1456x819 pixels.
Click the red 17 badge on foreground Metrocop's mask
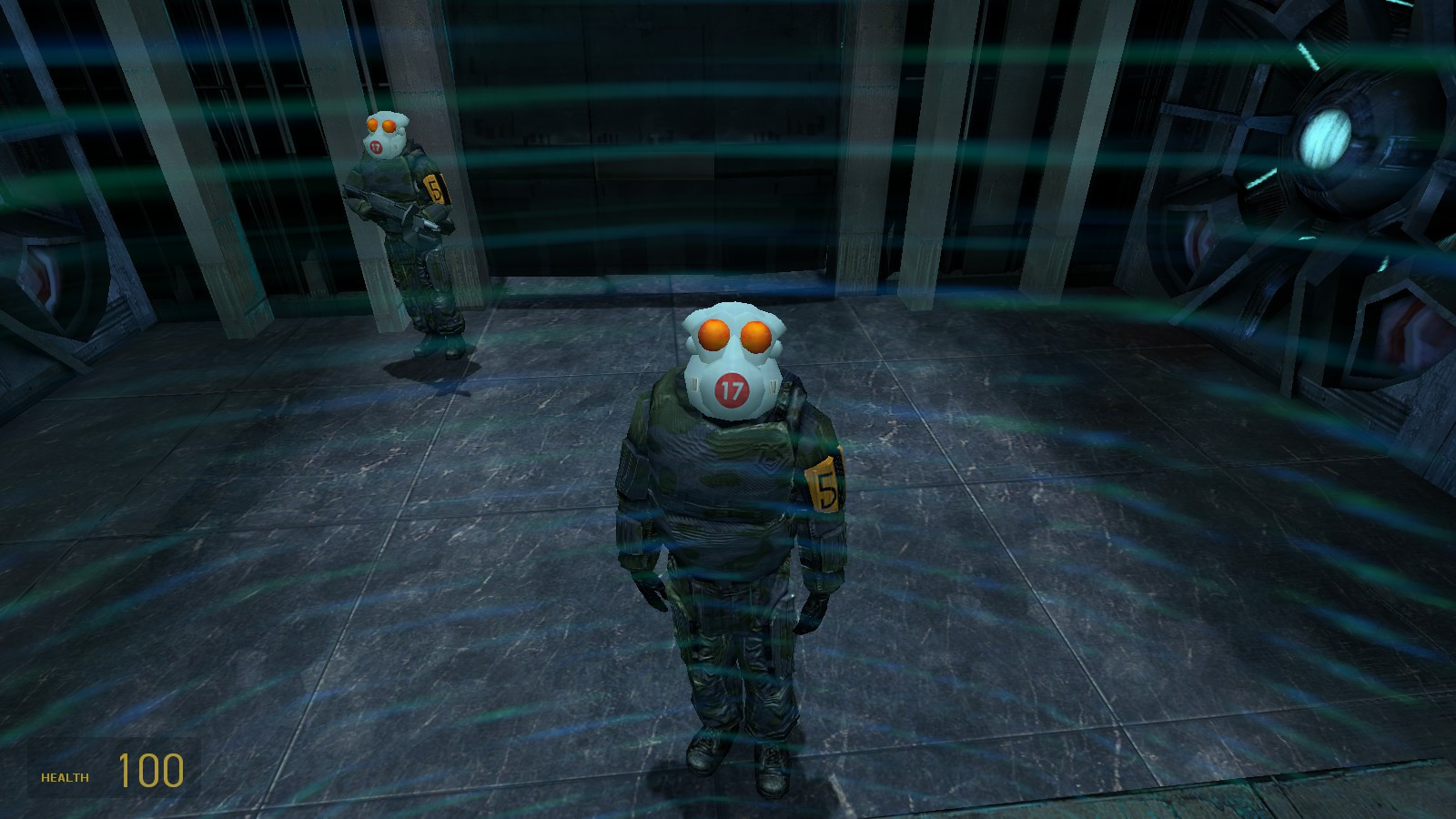coord(729,391)
